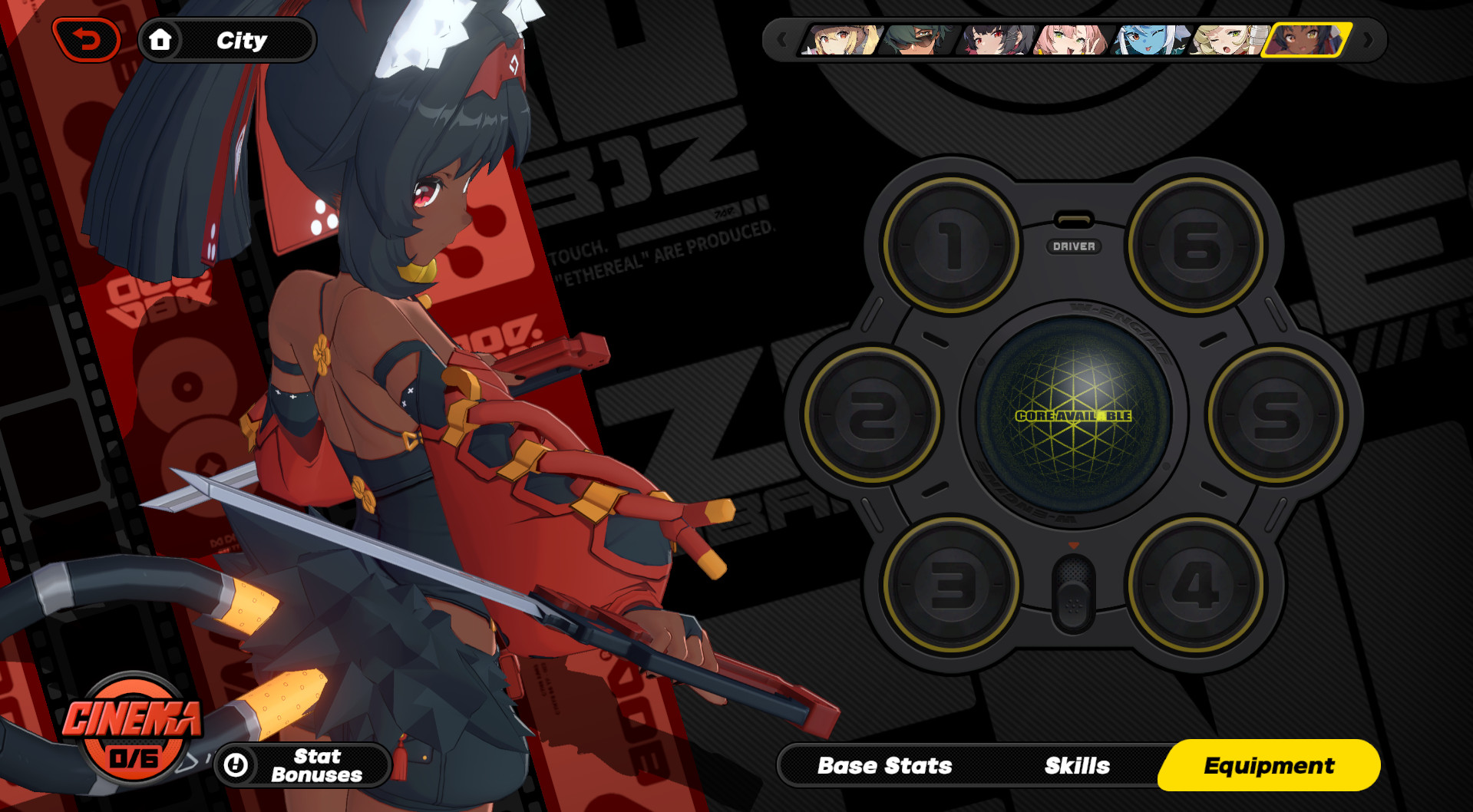This screenshot has height=812, width=1473.
Task: Switch to the Base Stats tab
Action: pyautogui.click(x=885, y=764)
